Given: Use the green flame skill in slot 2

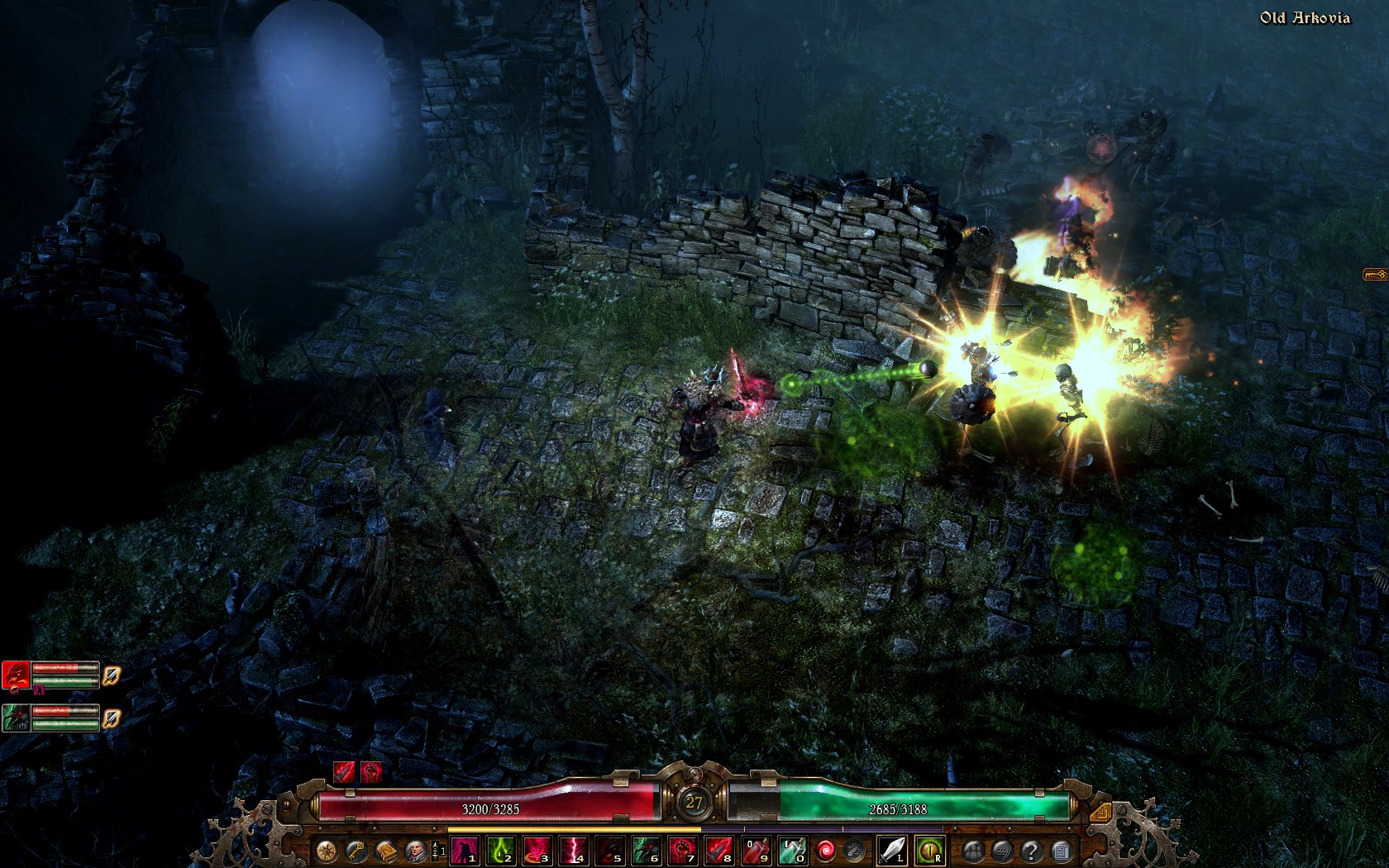Looking at the screenshot, I should [x=501, y=850].
